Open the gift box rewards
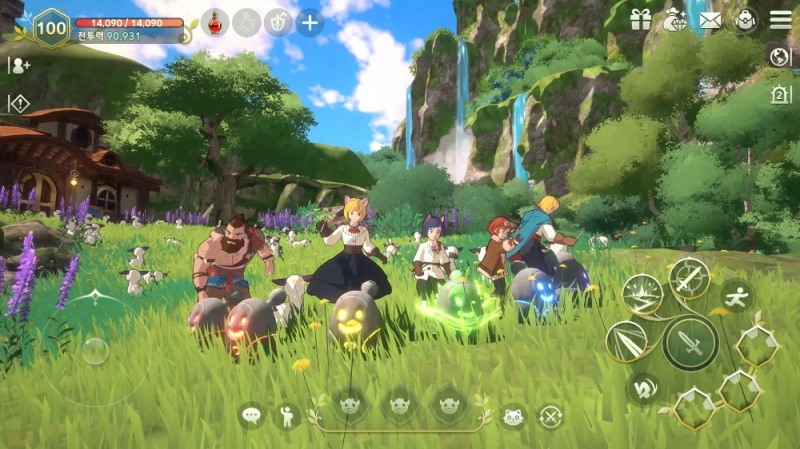 pos(641,20)
